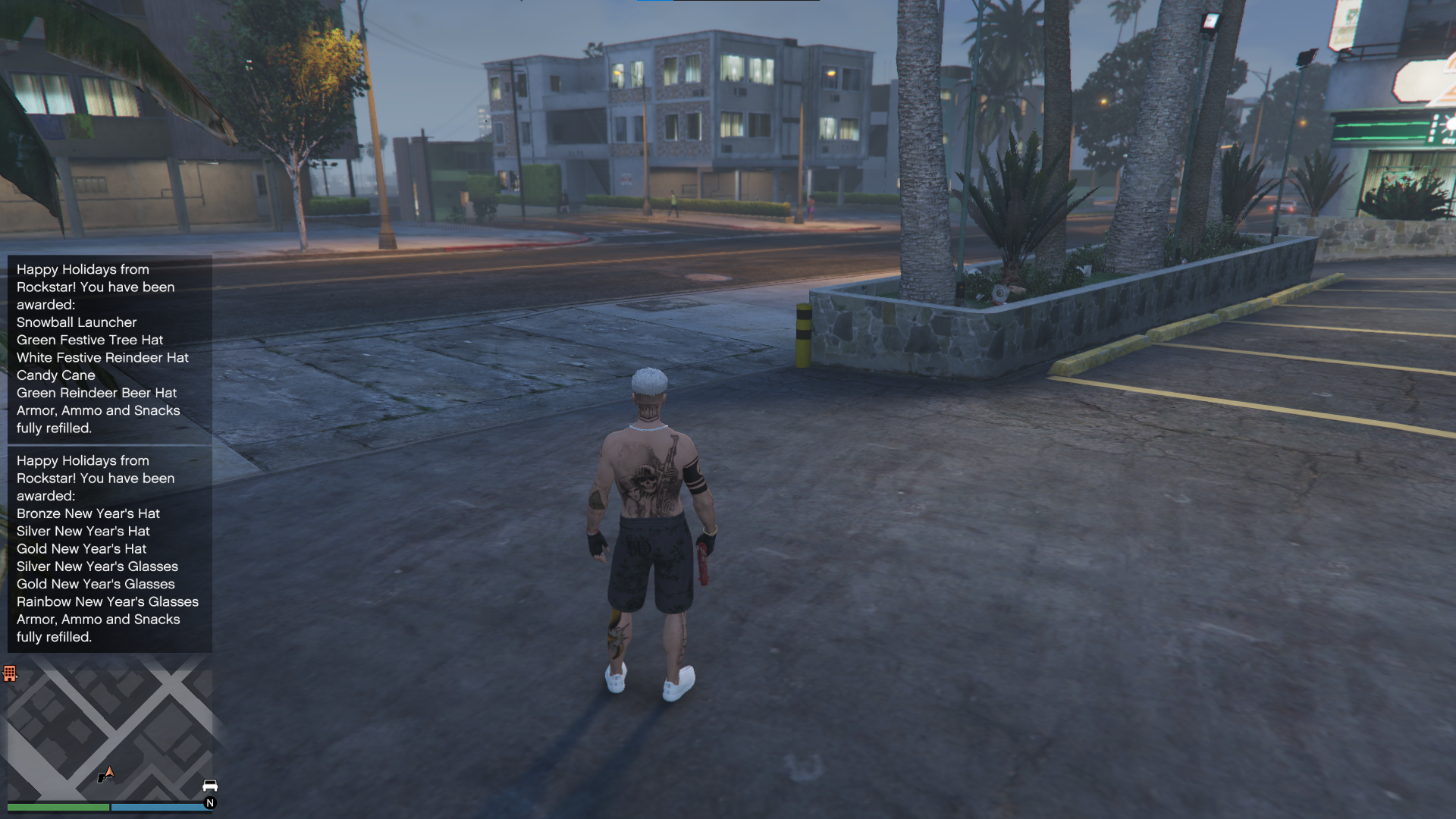Image resolution: width=1456 pixels, height=819 pixels.
Task: Open the Snowball Launcher award notification
Action: pos(109,349)
